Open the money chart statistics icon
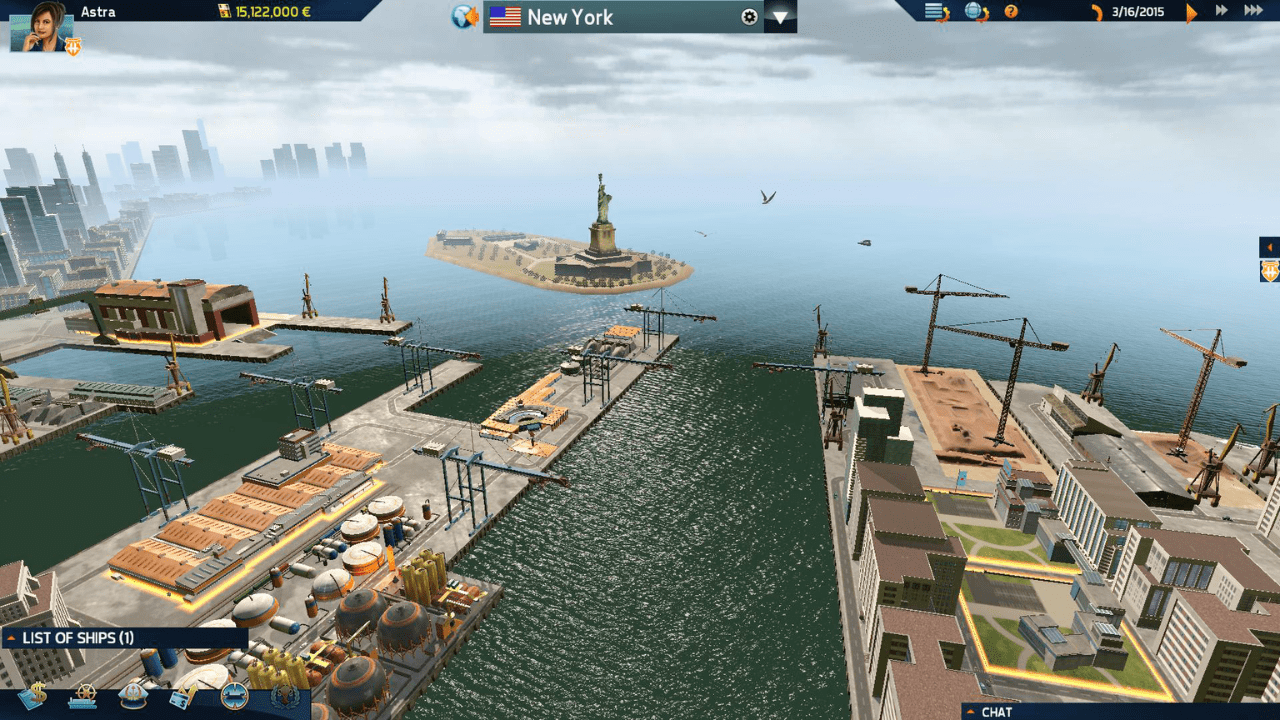Viewport: 1280px width, 720px height. [x=184, y=695]
